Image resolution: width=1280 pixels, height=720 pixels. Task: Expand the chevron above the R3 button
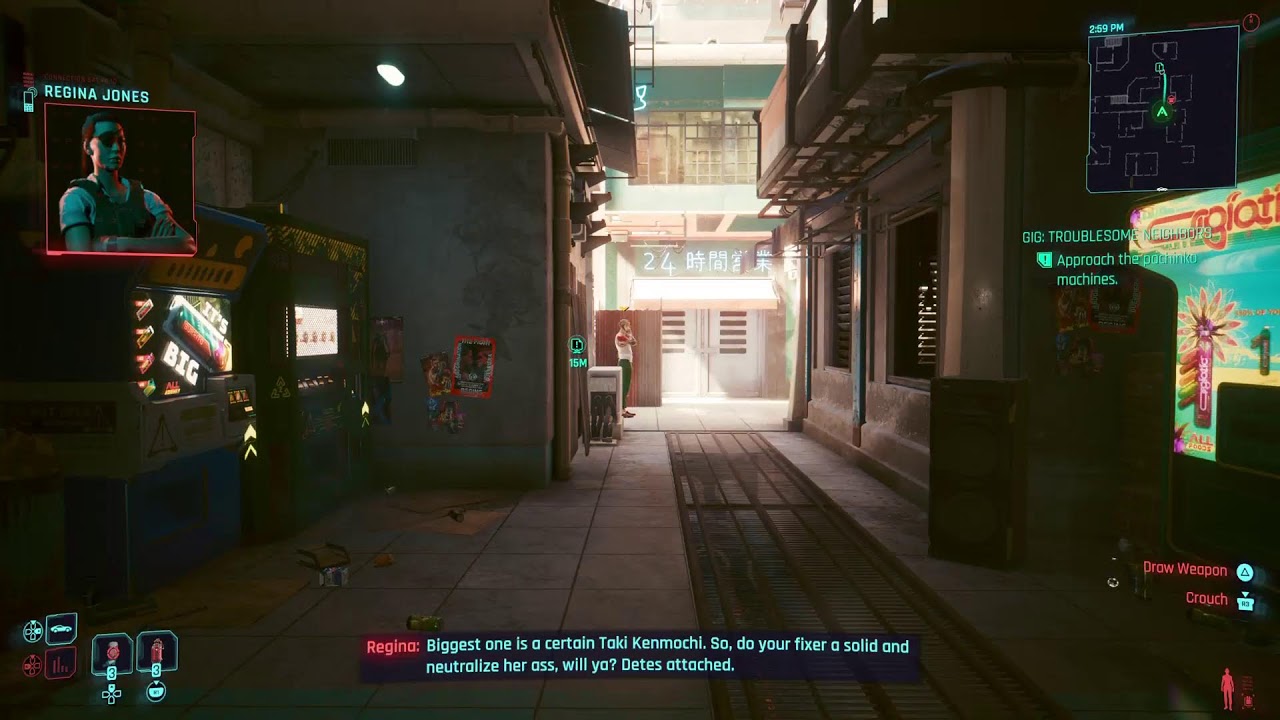pyautogui.click(x=1245, y=592)
